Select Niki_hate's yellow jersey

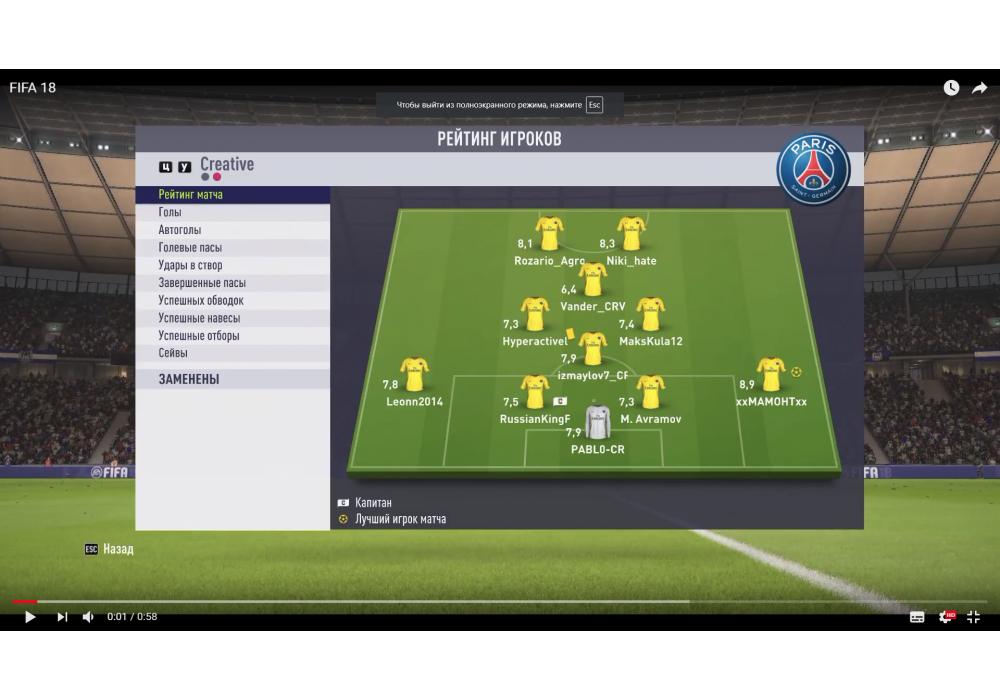click(x=631, y=234)
